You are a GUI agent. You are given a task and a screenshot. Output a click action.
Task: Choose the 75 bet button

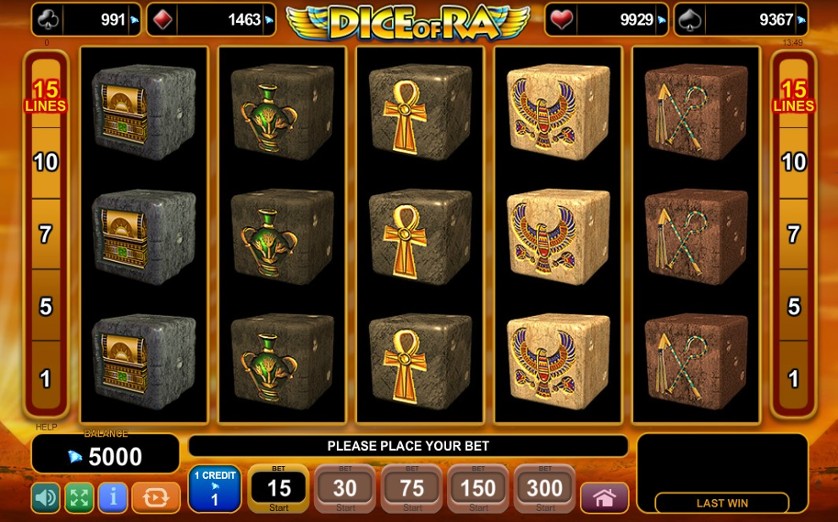pos(412,488)
